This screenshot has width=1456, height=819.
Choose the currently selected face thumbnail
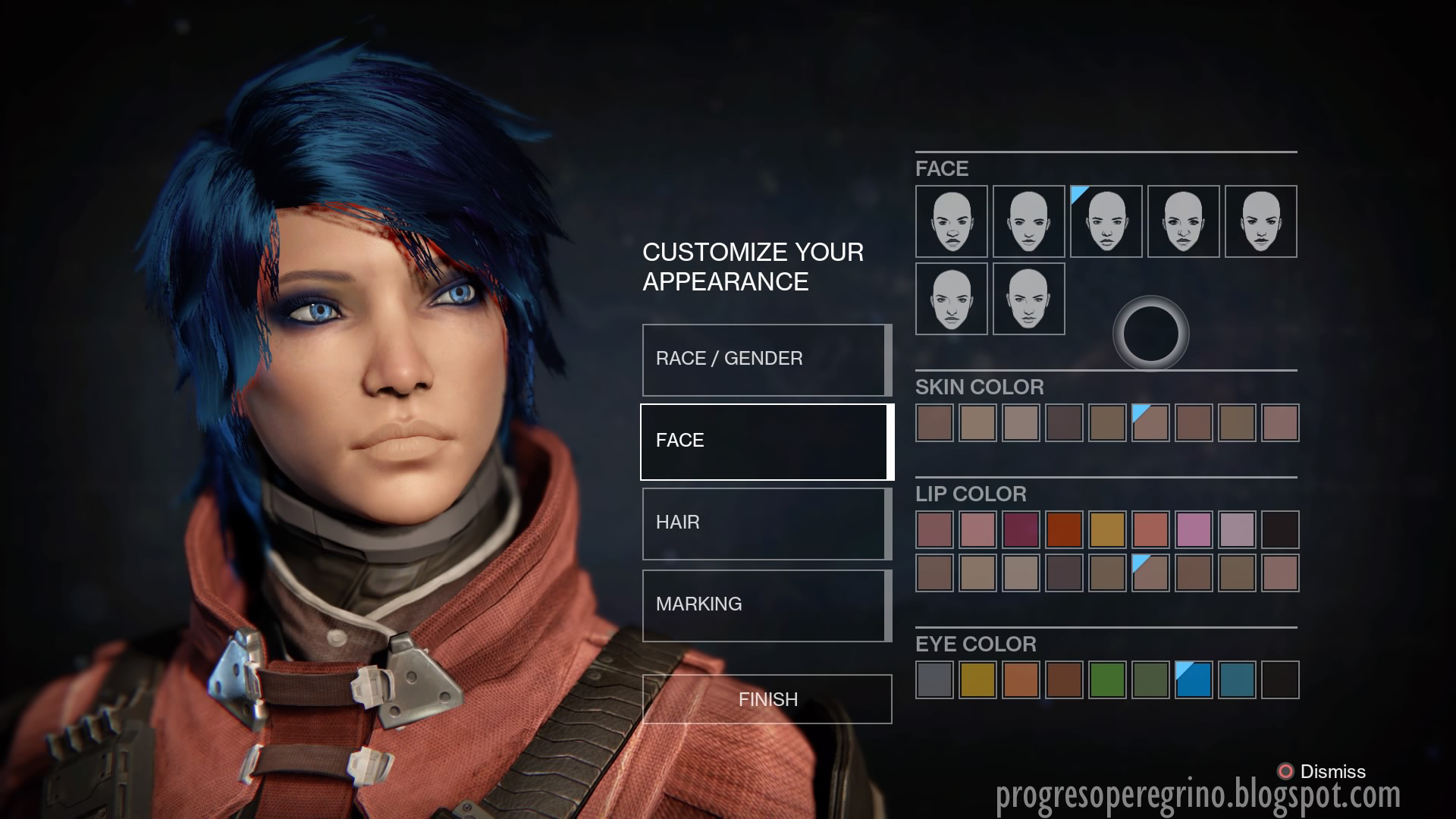pos(1106,221)
